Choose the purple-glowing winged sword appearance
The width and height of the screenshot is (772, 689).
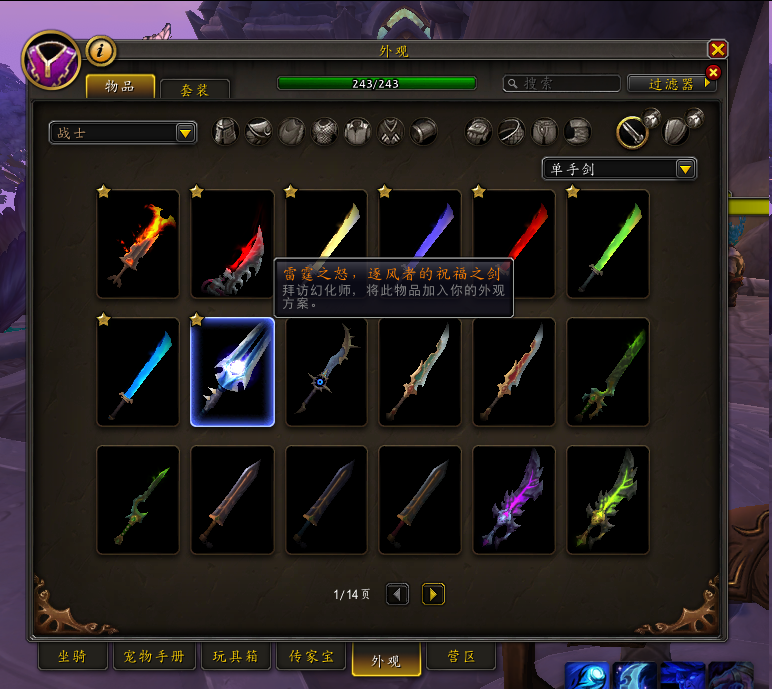tap(514, 500)
